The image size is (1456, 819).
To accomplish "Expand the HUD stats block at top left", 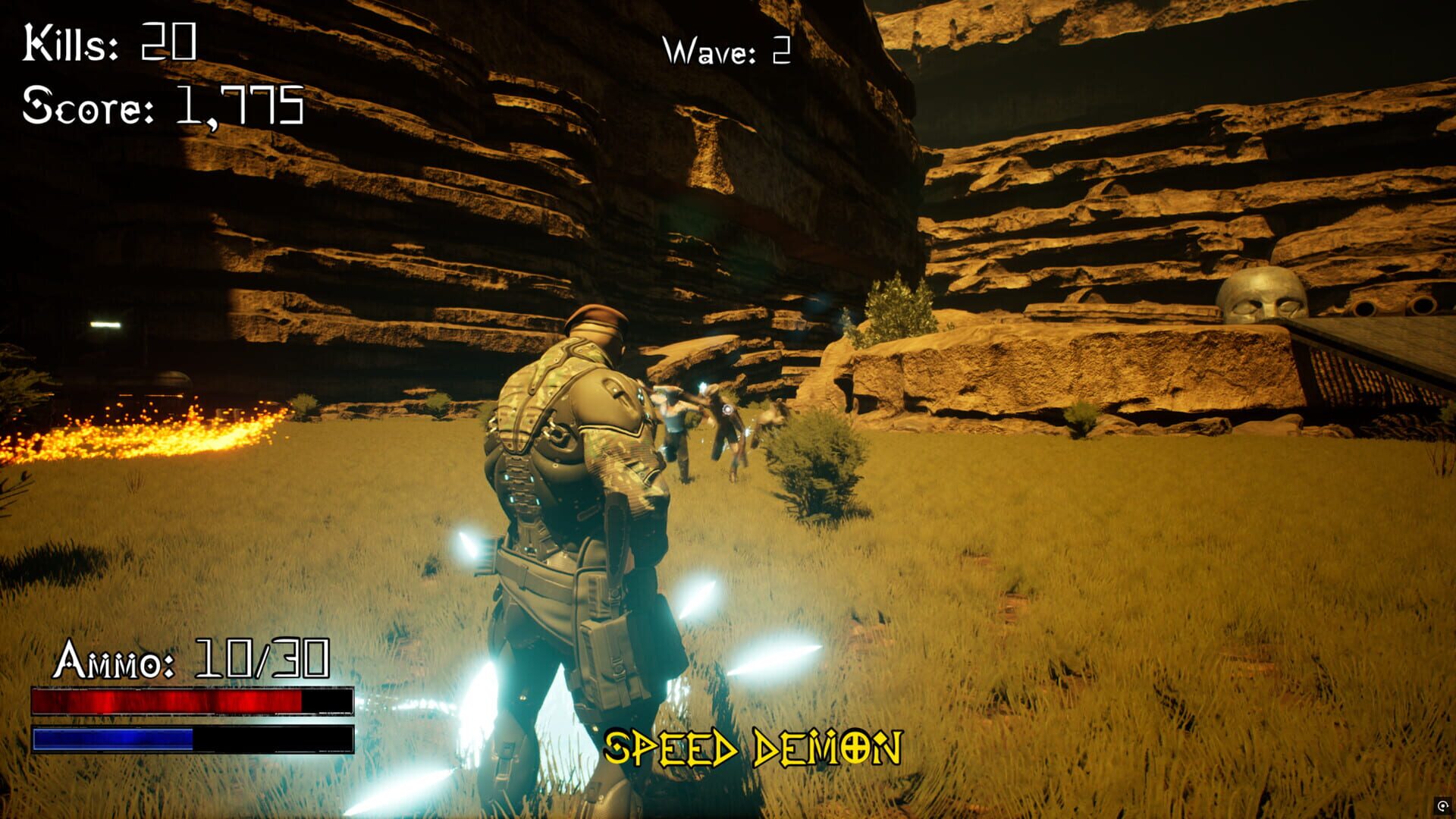I will pos(162,76).
